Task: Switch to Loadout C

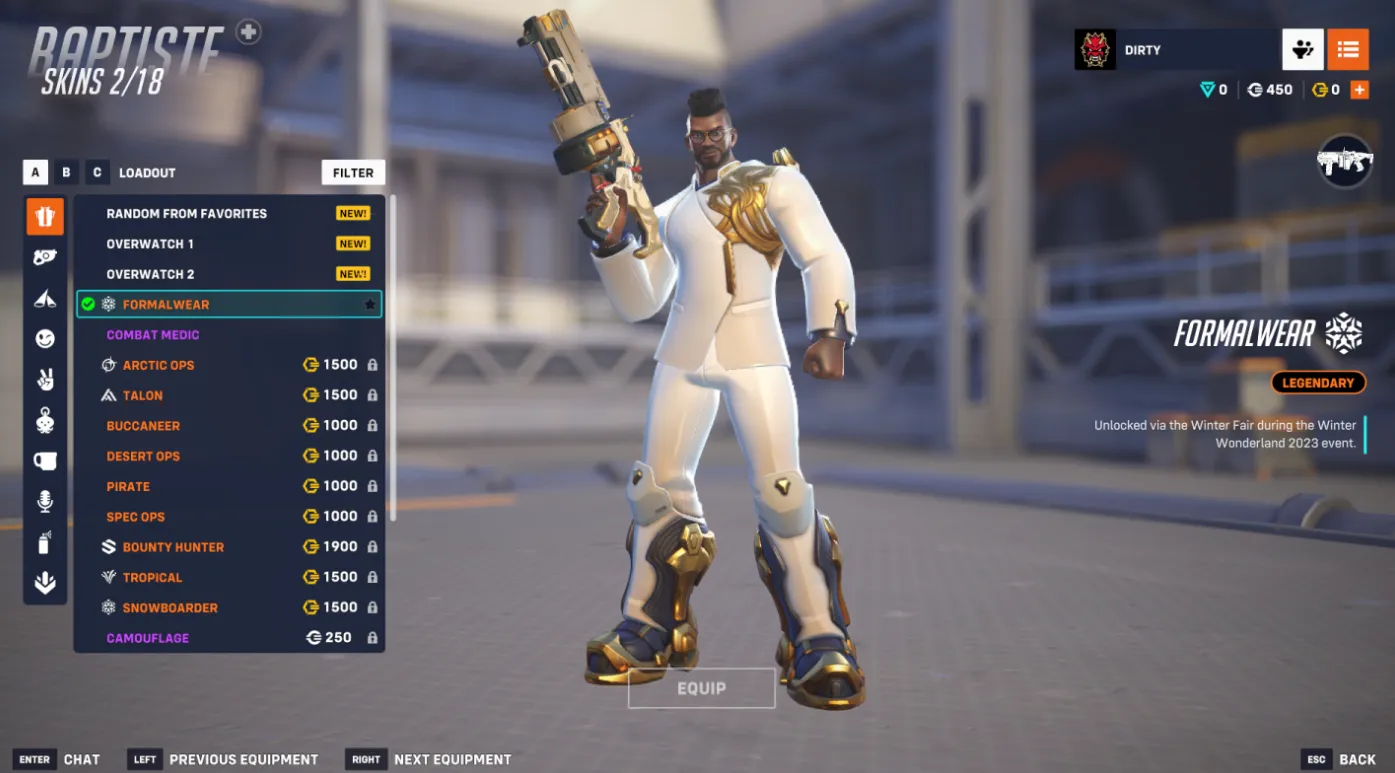Action: (97, 172)
